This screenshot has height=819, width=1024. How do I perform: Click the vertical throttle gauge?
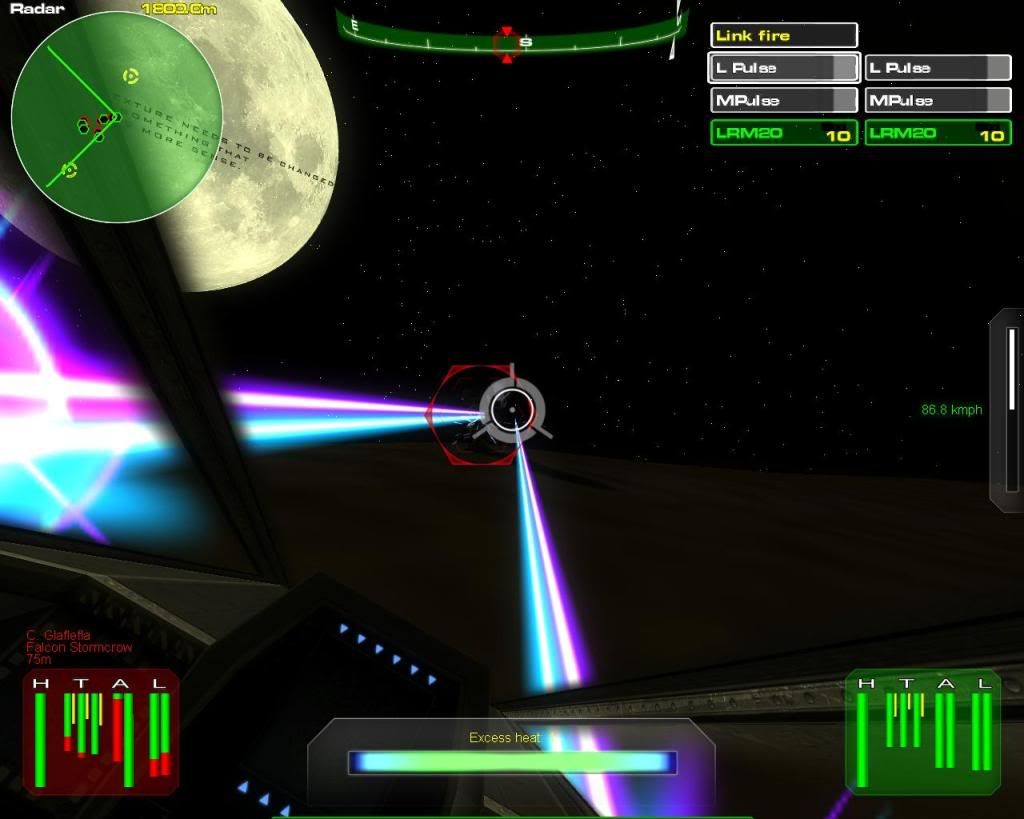tap(1010, 410)
